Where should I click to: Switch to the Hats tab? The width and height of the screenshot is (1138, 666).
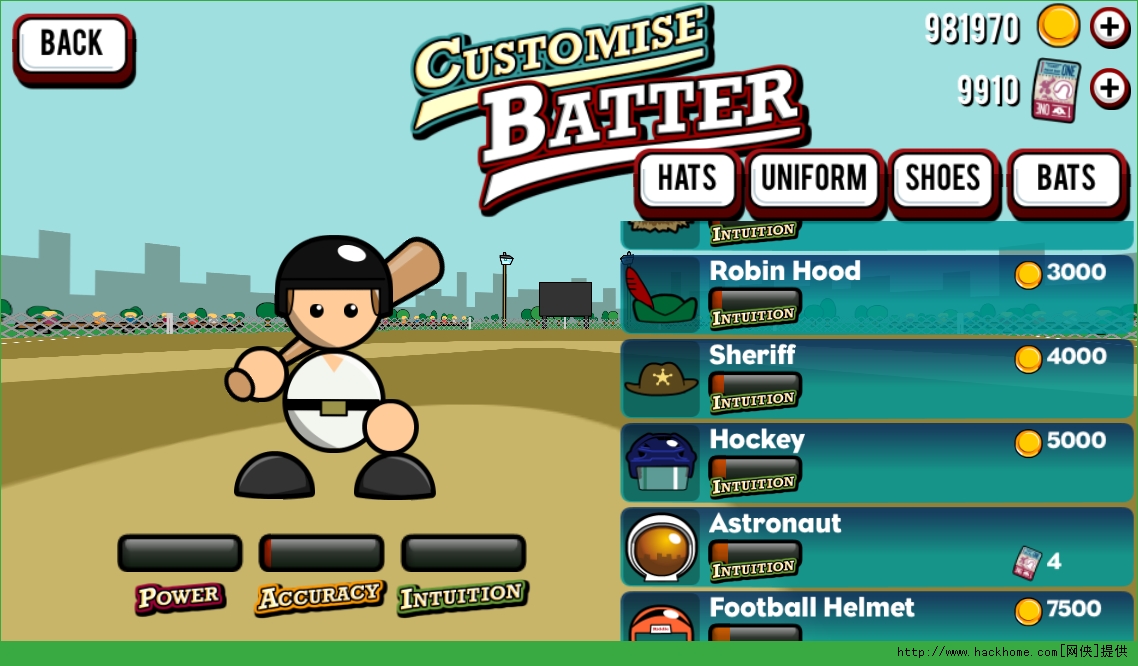[x=687, y=180]
